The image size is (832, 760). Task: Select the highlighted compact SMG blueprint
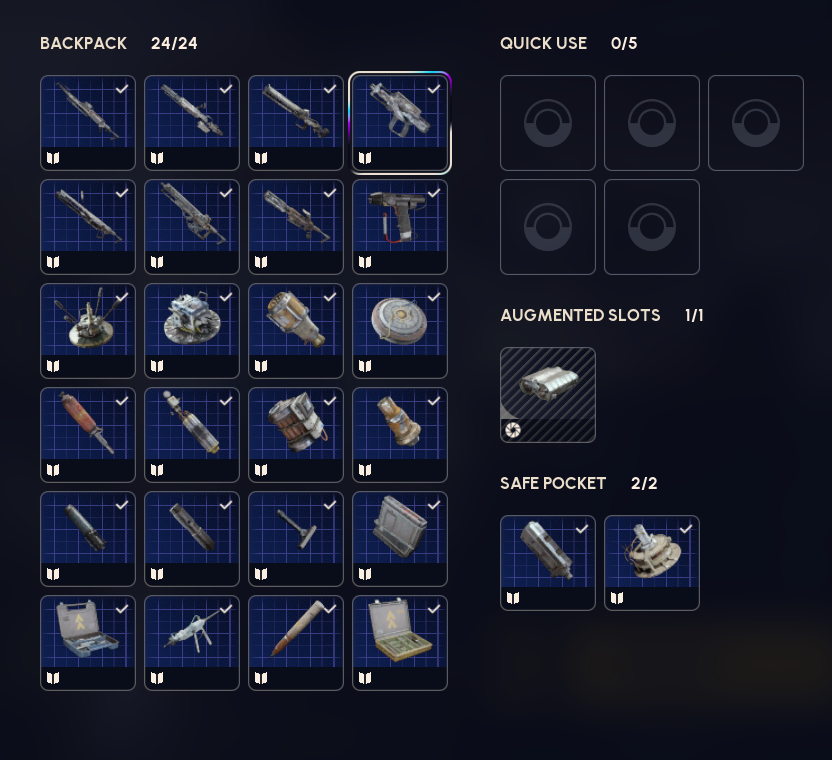click(400, 122)
